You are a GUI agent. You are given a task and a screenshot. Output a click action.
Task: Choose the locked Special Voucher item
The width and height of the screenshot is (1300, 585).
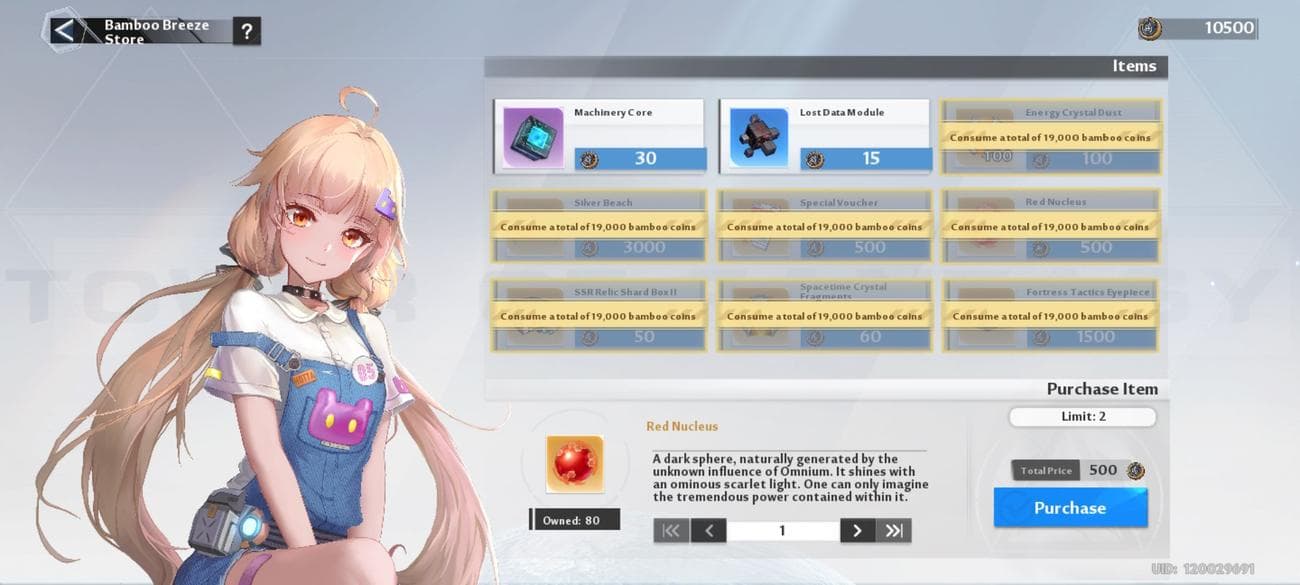(x=824, y=227)
